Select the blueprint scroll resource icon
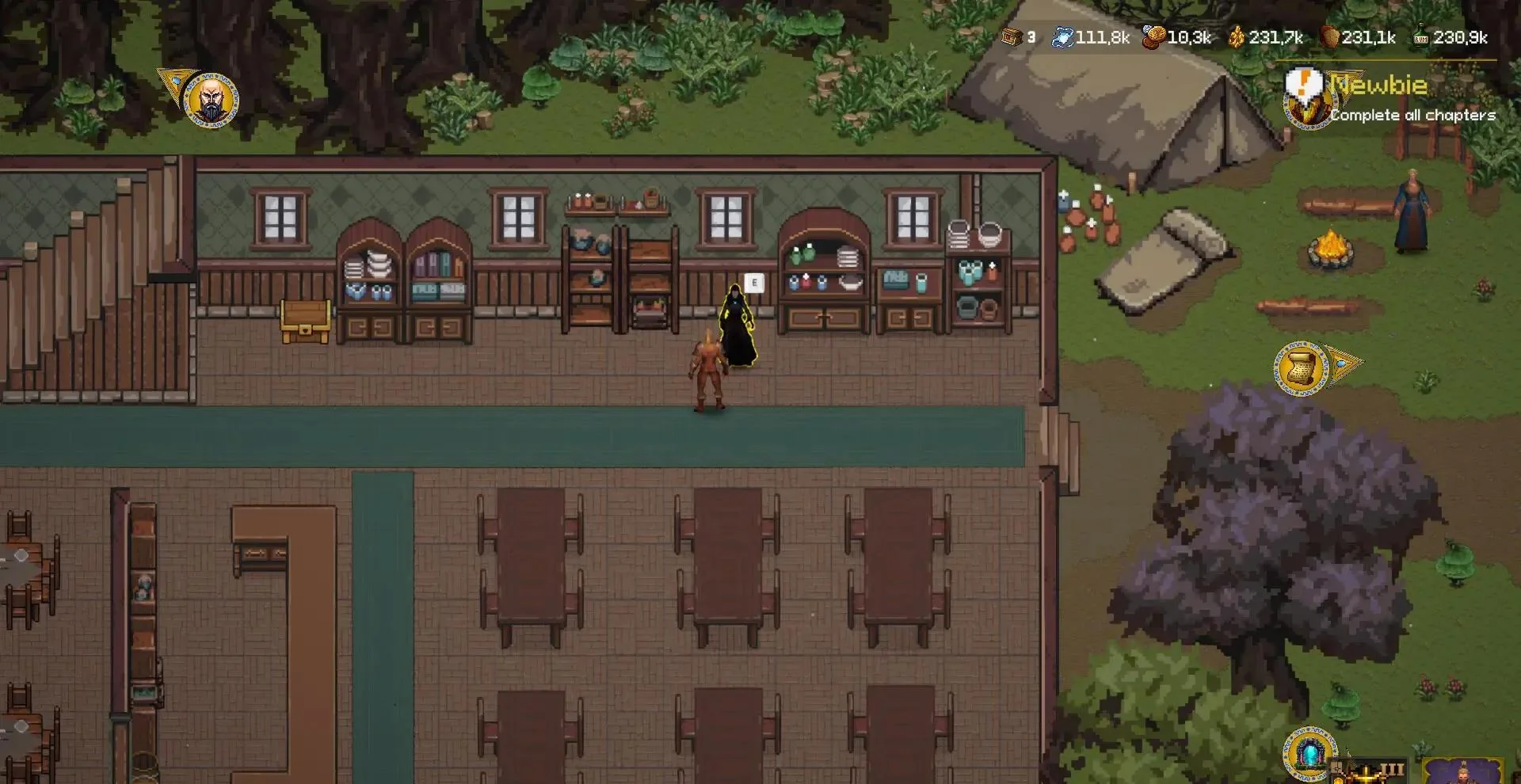Viewport: 1521px width, 784px height. point(1062,36)
